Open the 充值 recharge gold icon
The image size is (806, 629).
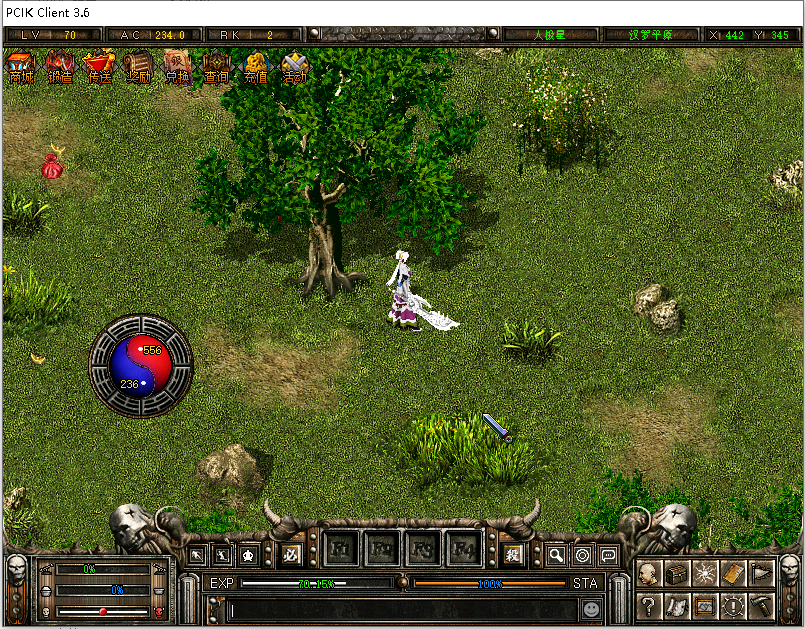[x=256, y=68]
